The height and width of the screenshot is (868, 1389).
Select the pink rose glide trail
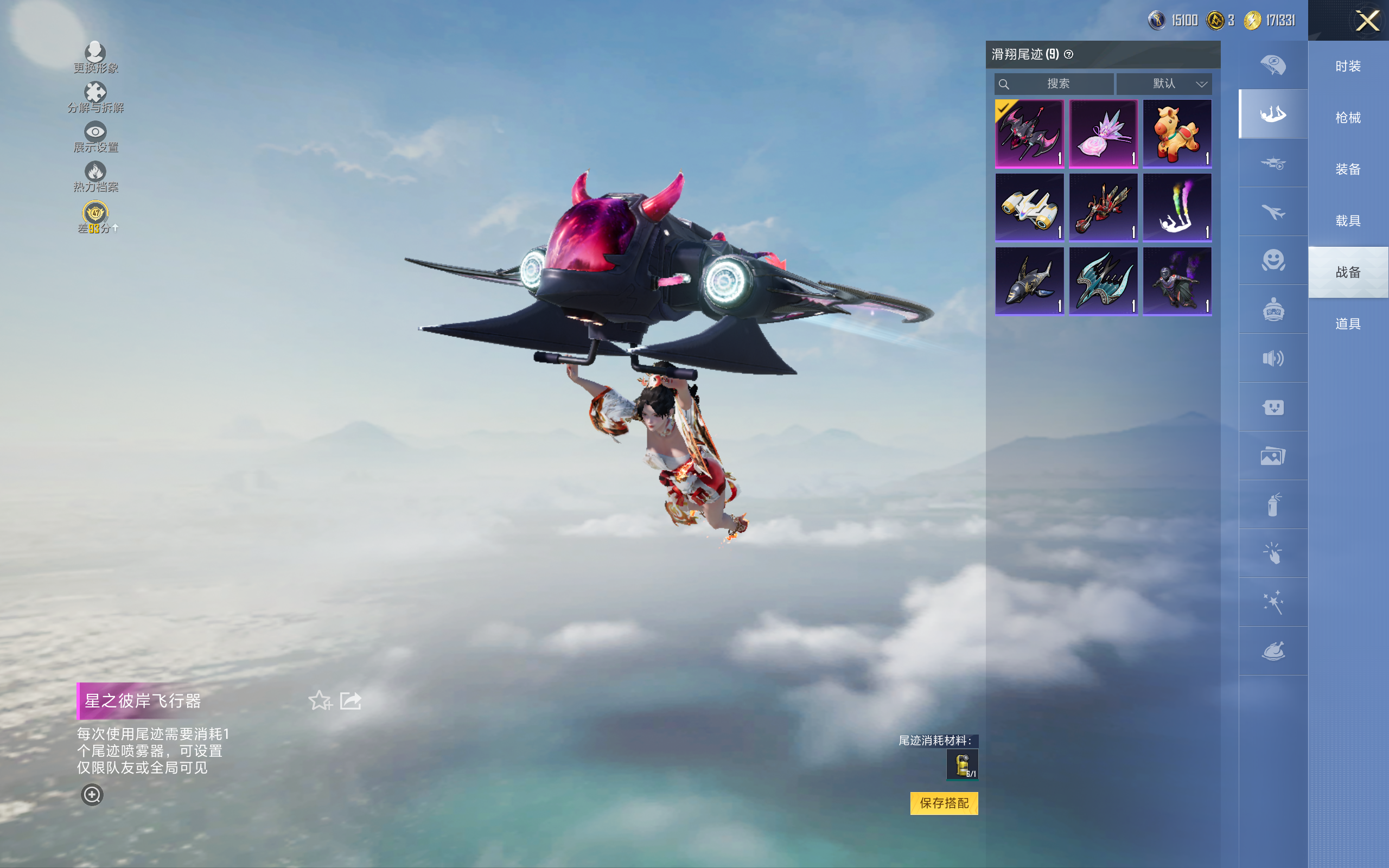point(1103,134)
